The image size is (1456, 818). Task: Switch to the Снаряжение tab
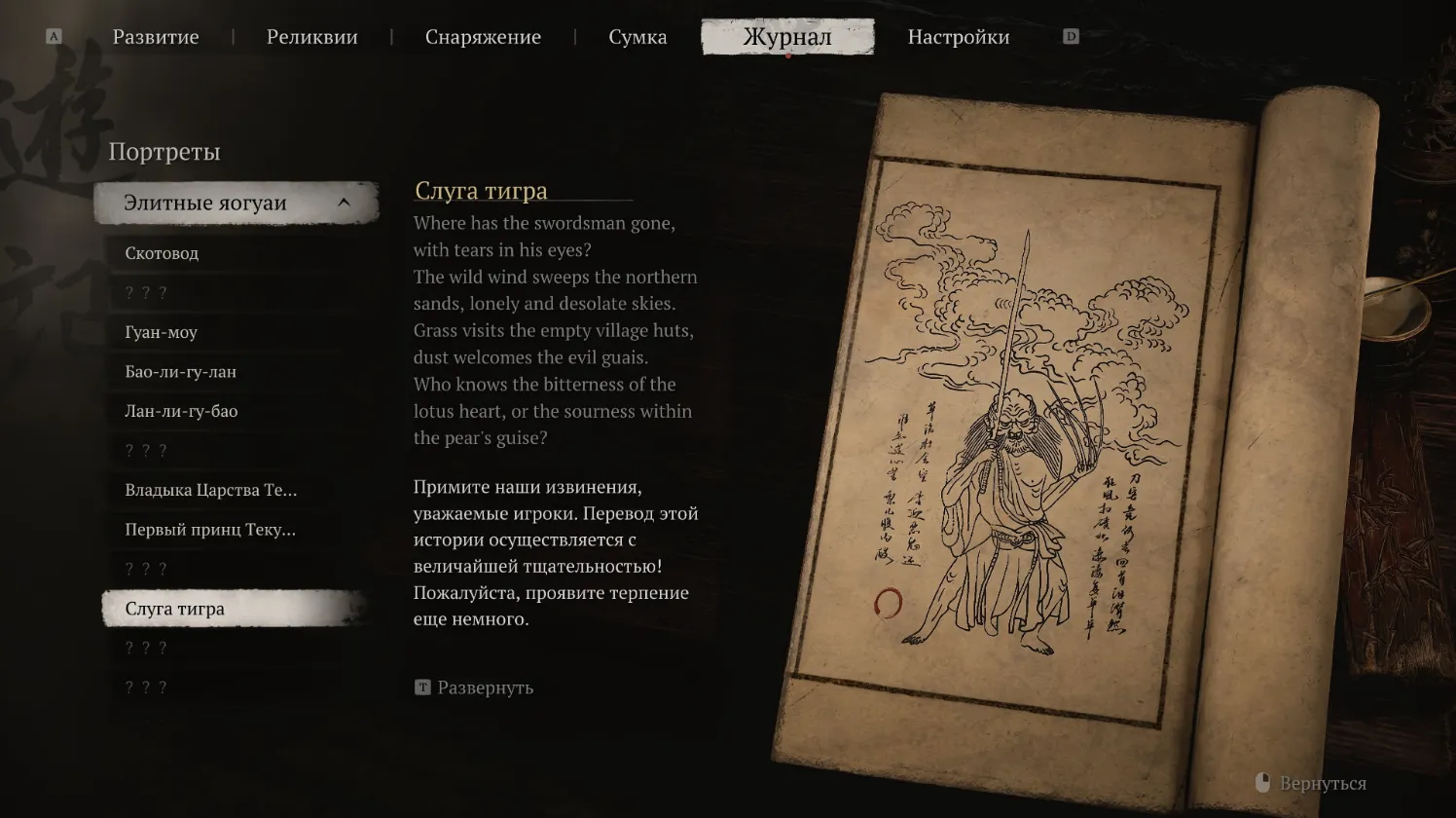pyautogui.click(x=482, y=36)
